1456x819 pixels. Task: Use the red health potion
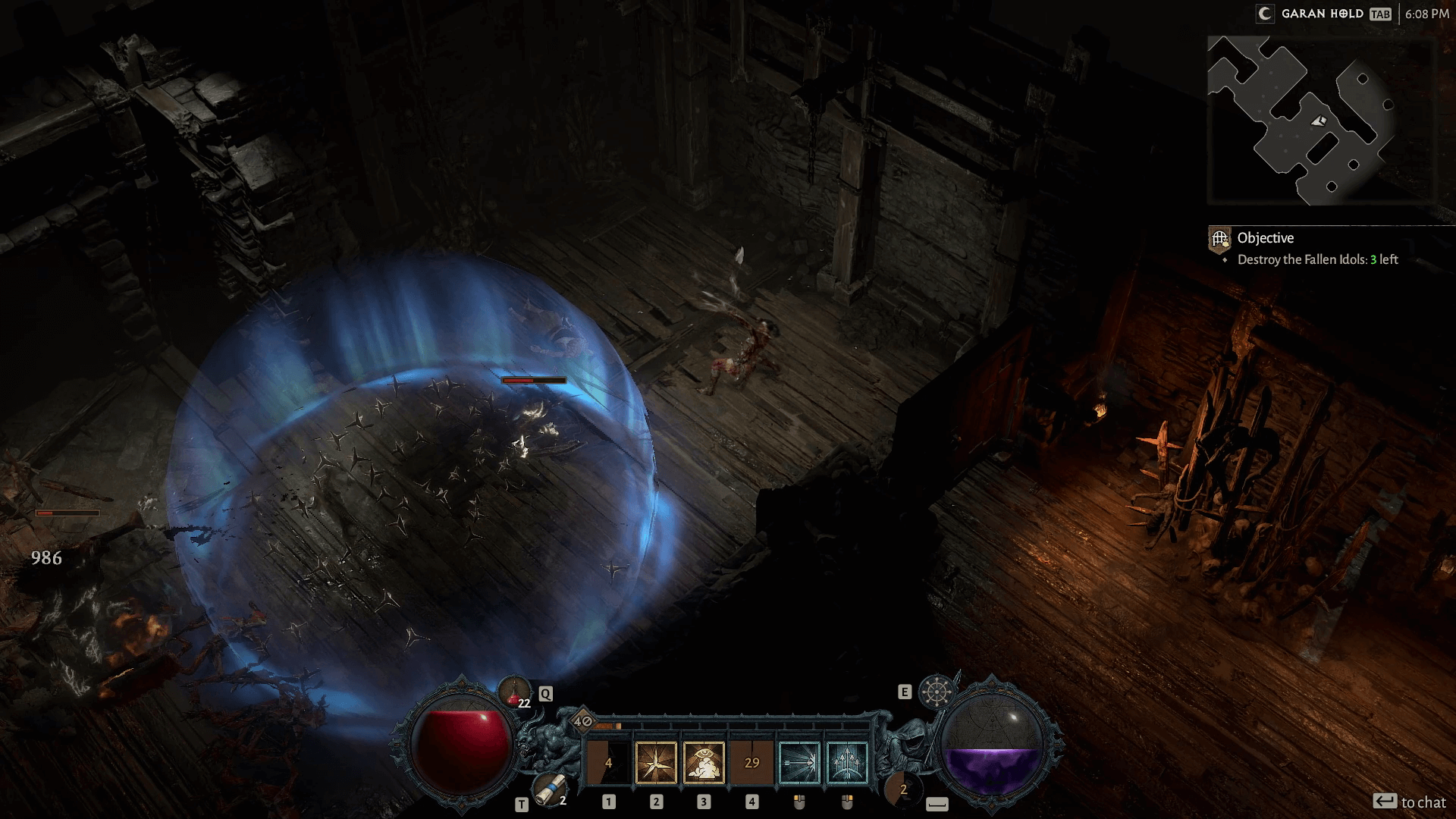tap(514, 691)
